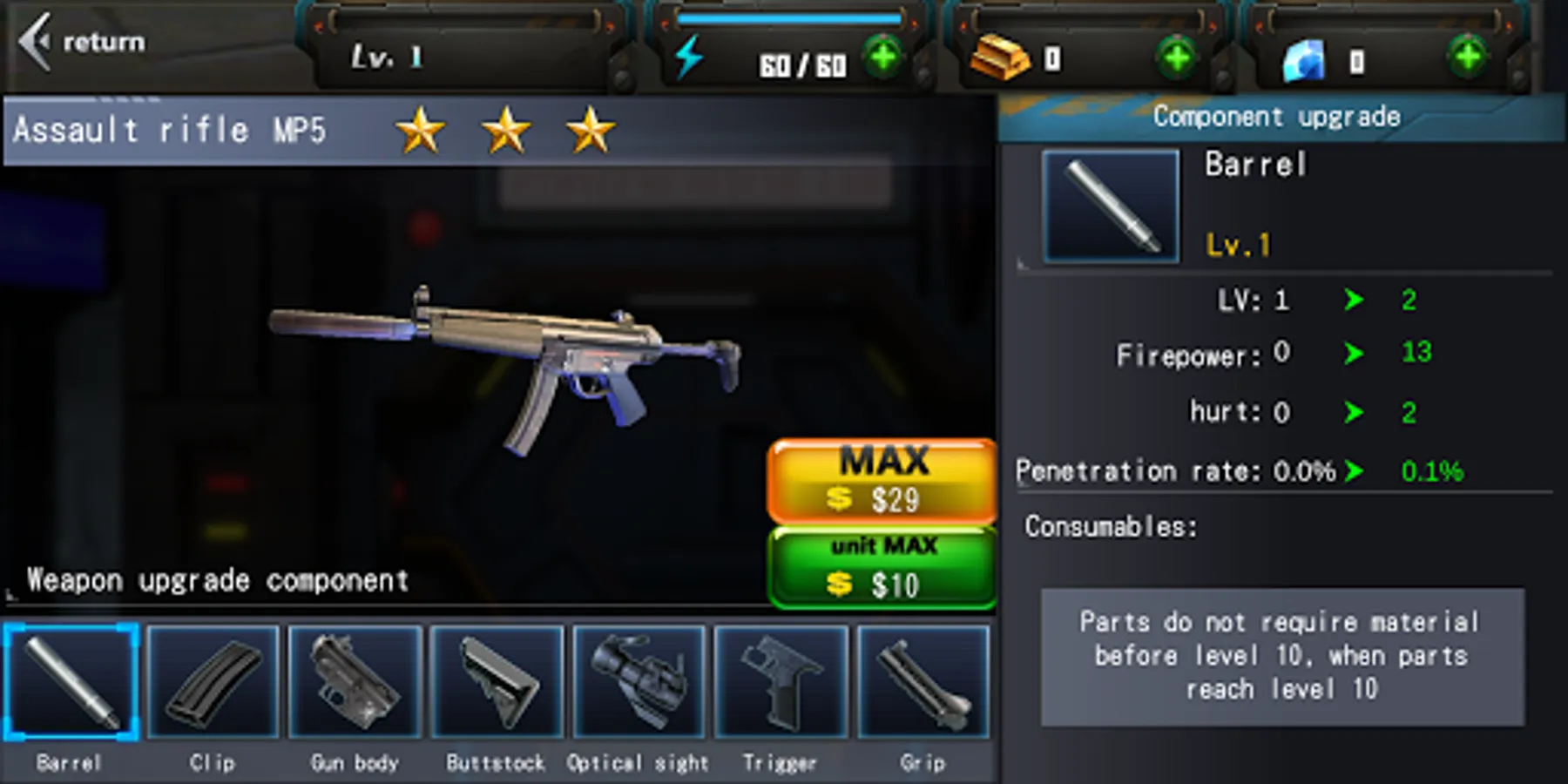Click the Barrel thumbnail in upgrade panel
1568x784 pixels.
1111,206
